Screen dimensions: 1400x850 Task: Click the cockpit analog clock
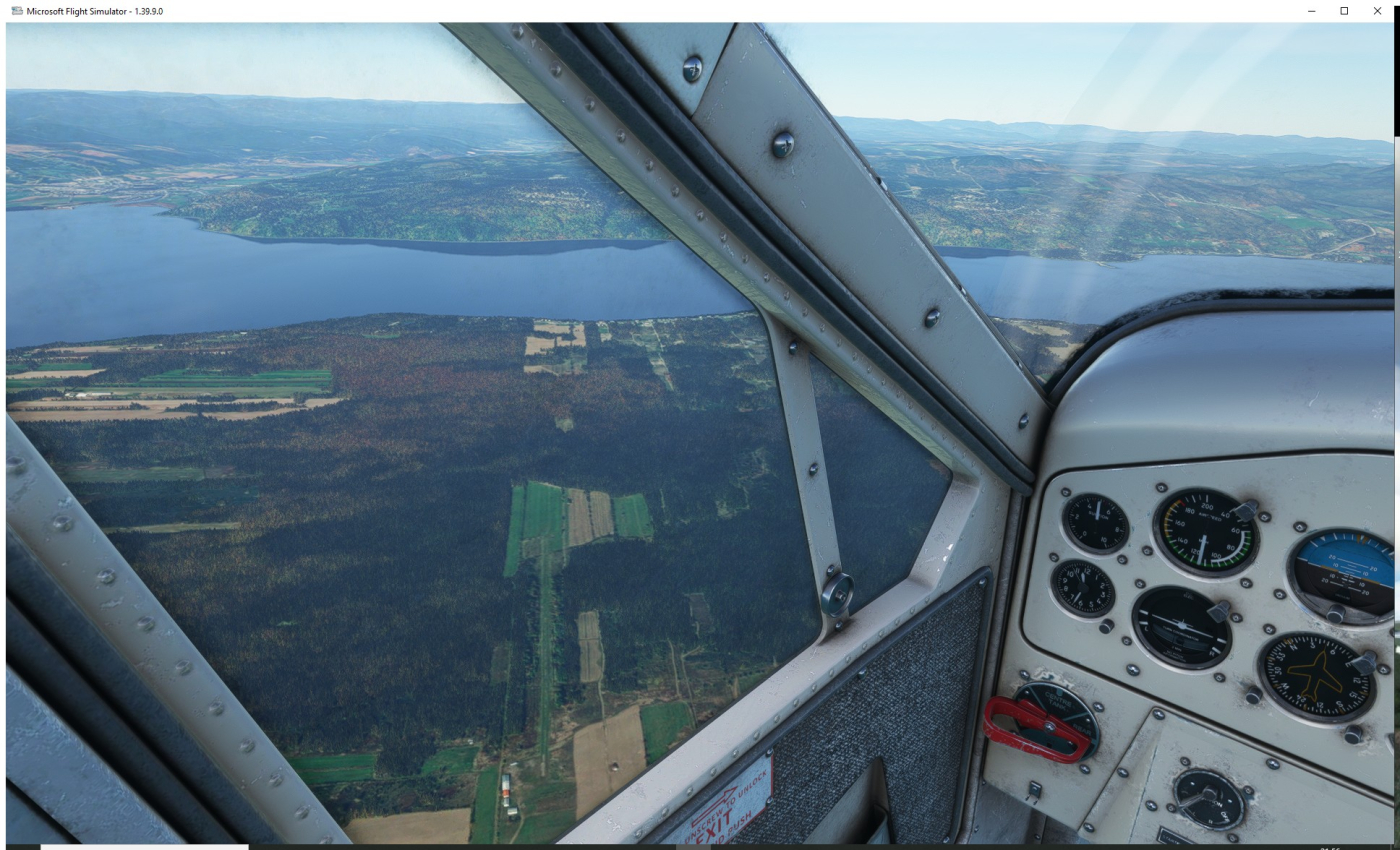1083,587
